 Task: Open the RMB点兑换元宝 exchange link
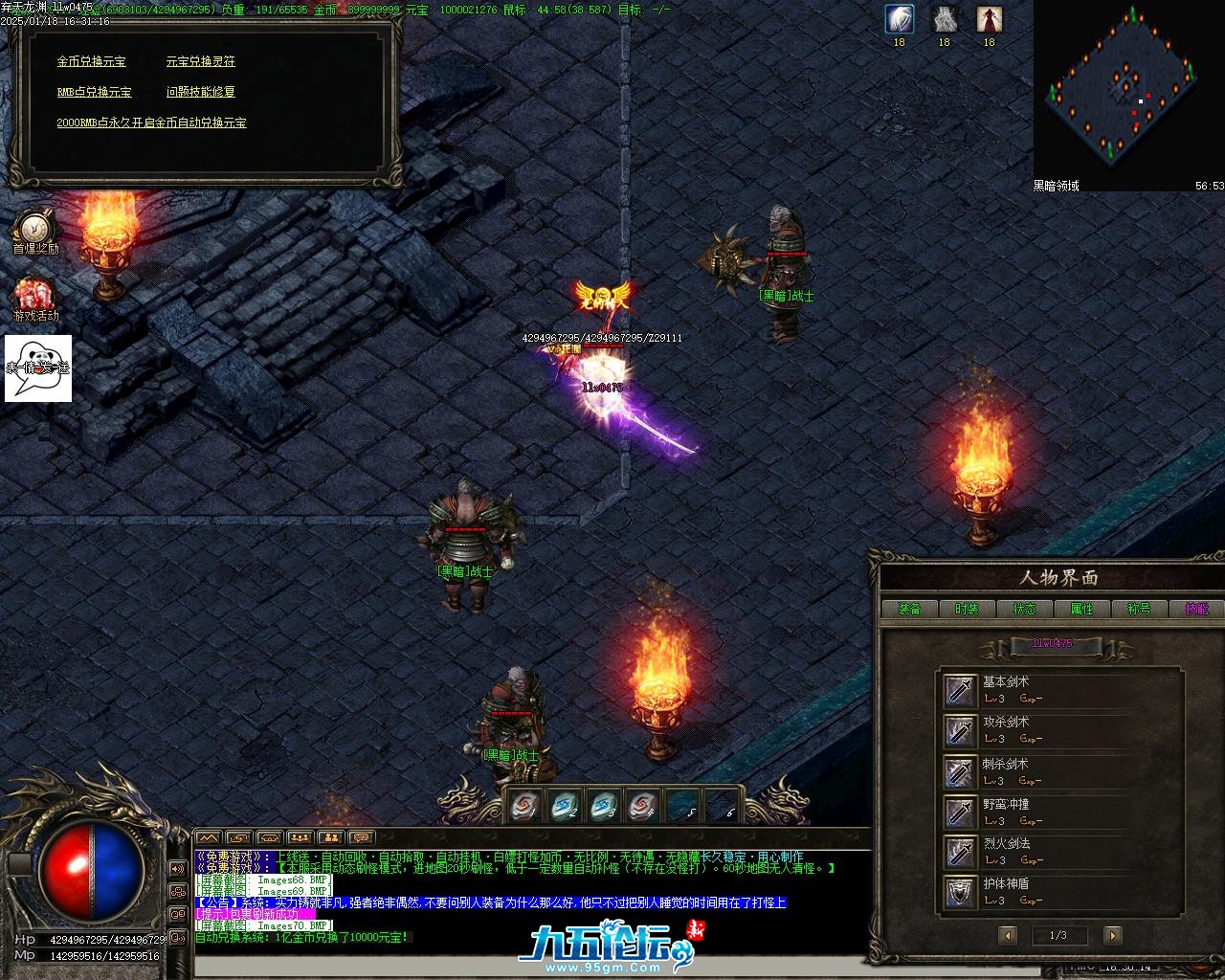click(x=94, y=92)
